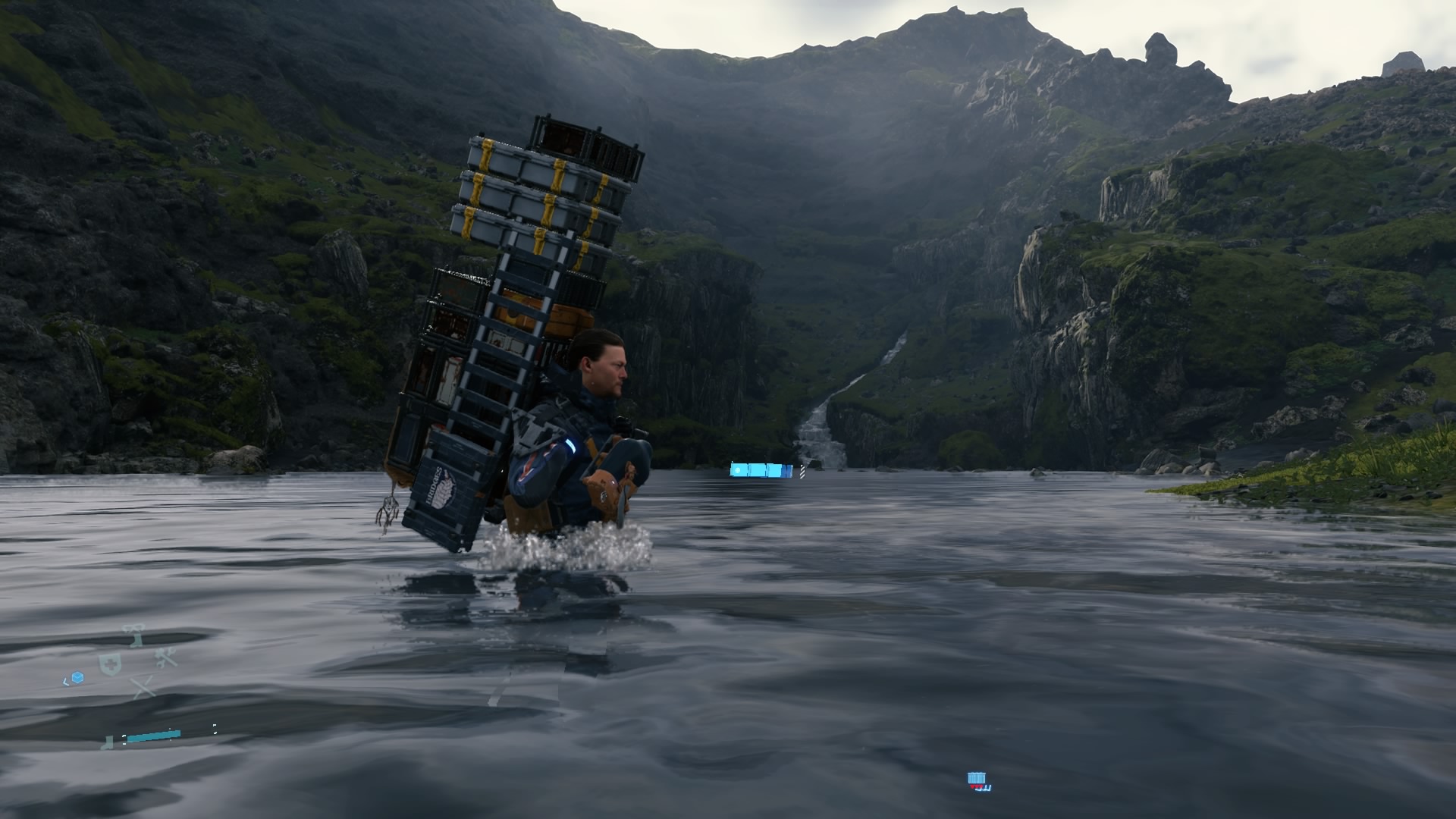Image resolution: width=1456 pixels, height=819 pixels.
Task: Select the crossed weapons icon
Action: tap(143, 687)
